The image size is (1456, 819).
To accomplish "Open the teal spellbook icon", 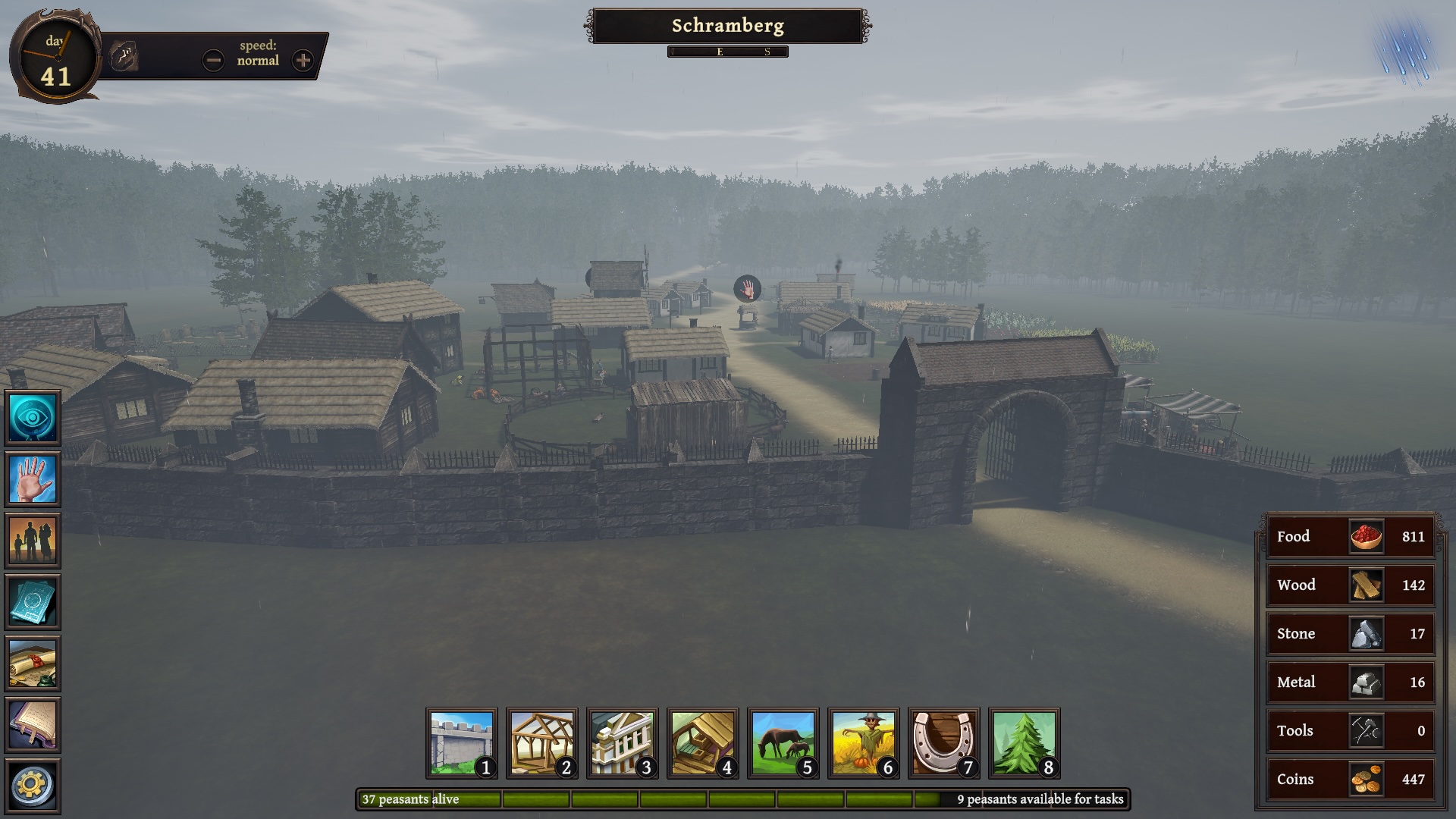I will point(33,601).
